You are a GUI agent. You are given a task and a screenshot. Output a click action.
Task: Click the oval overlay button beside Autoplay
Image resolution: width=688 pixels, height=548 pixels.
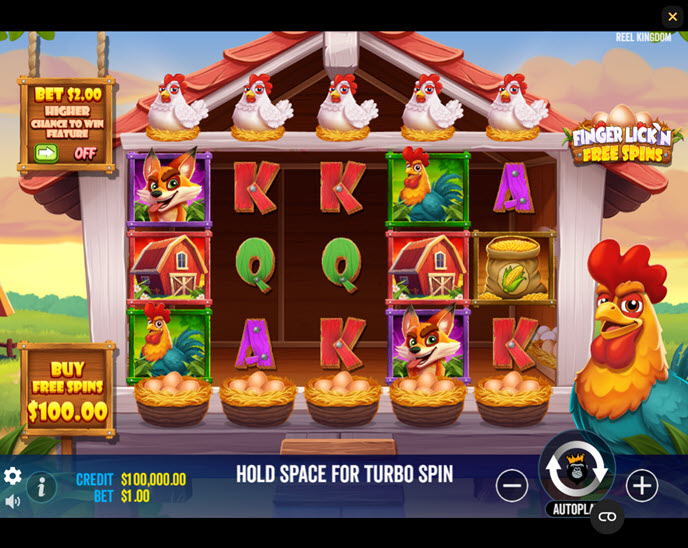pyautogui.click(x=607, y=516)
